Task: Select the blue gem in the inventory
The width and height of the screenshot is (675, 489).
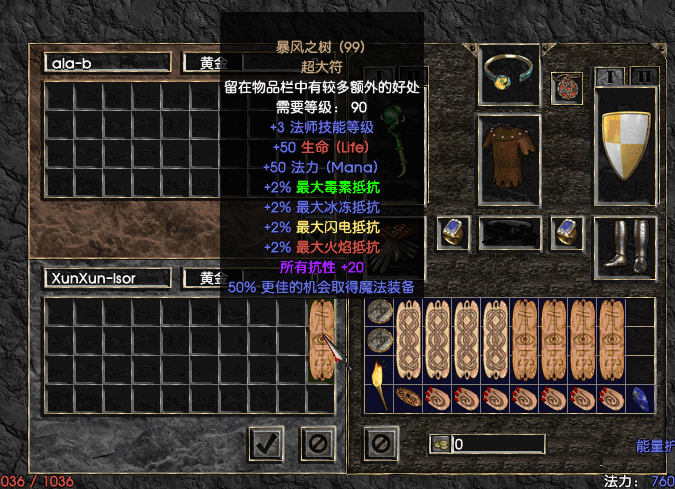Action: coord(640,398)
